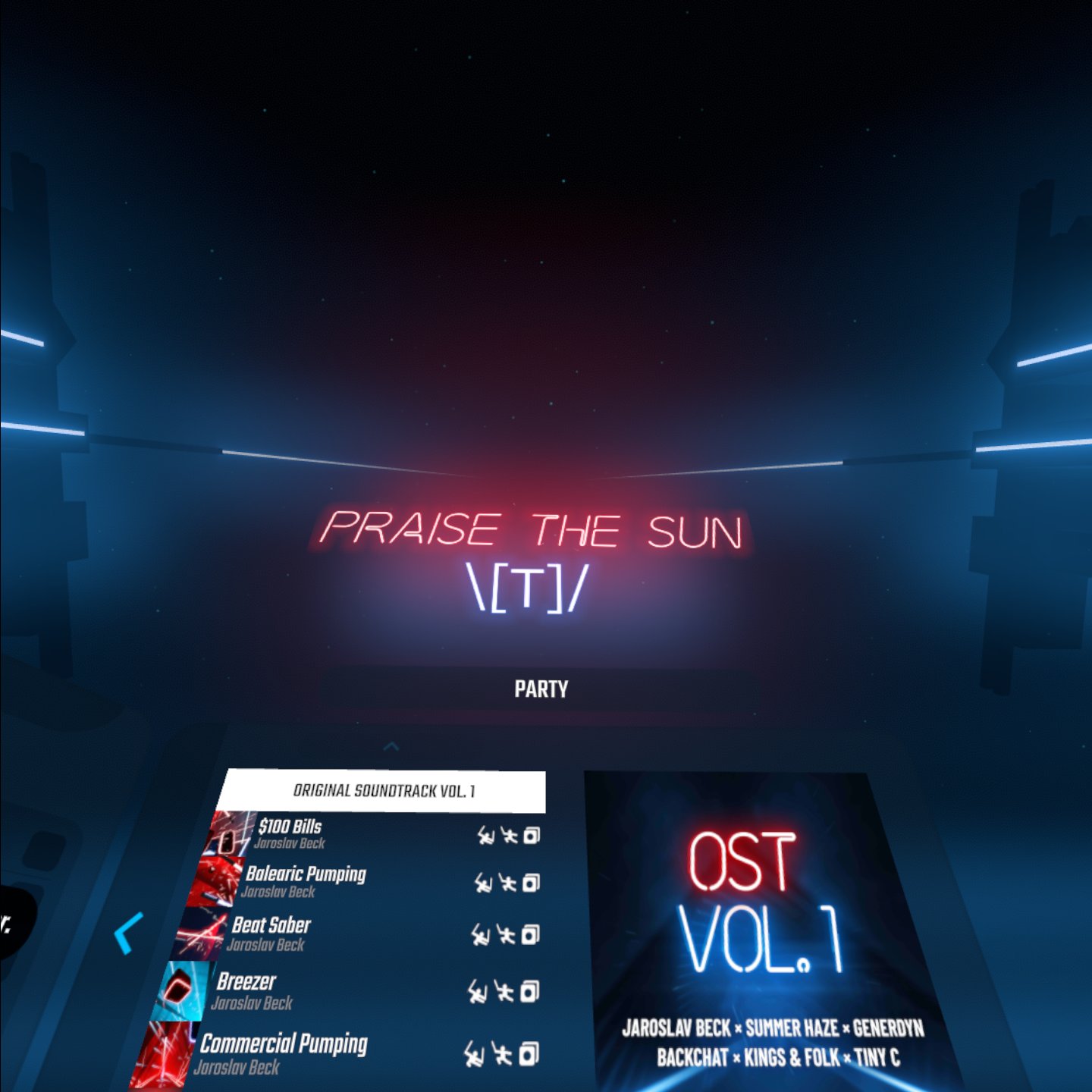The height and width of the screenshot is (1092, 1092).
Task: Expand the list upward using the chevron above the playlist
Action: click(x=391, y=746)
